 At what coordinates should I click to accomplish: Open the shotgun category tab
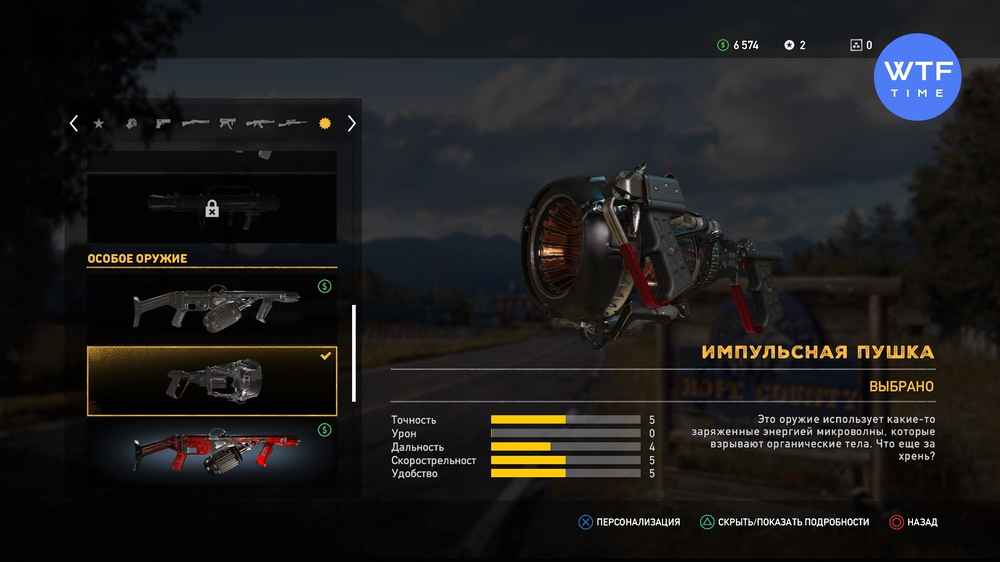(x=195, y=124)
